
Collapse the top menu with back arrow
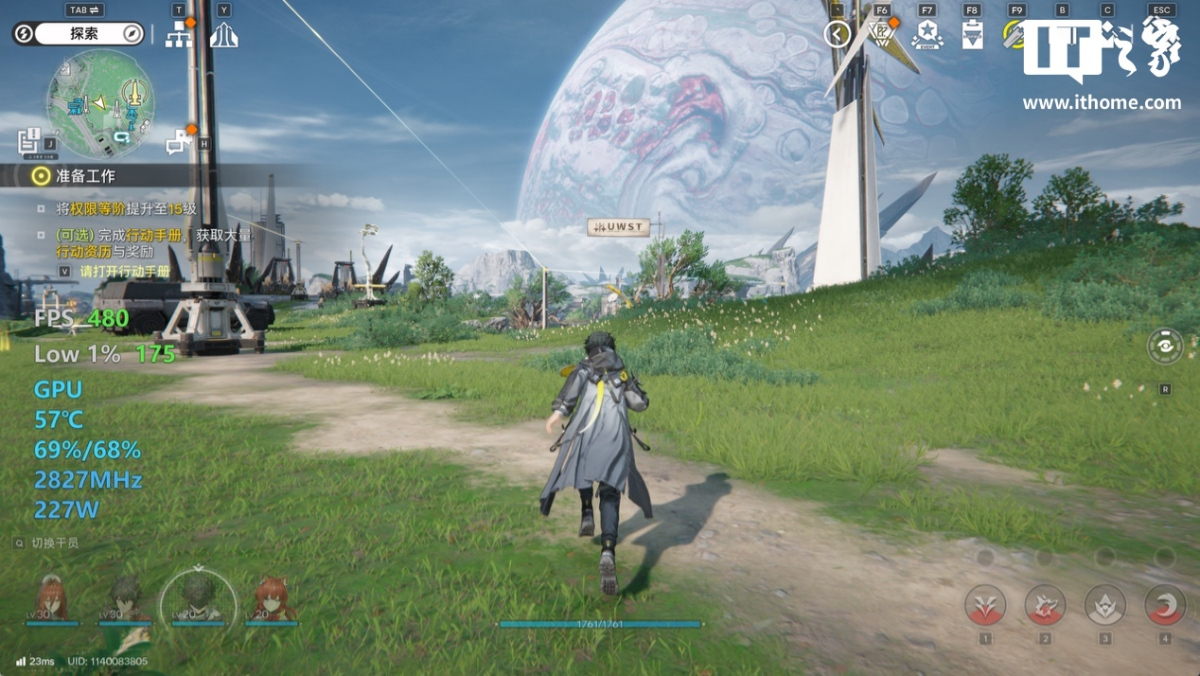(x=837, y=35)
